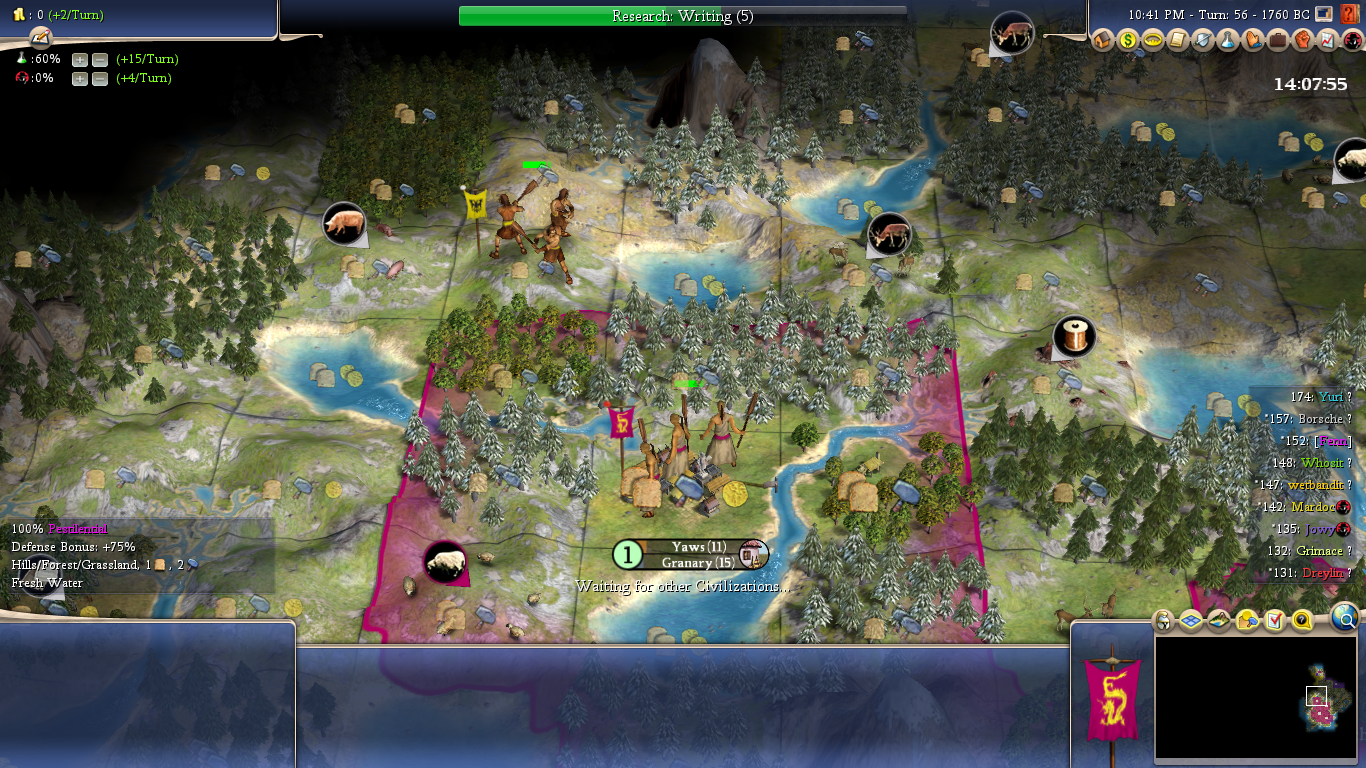The width and height of the screenshot is (1366, 768).
Task: Open the Victory Conditions fist icon
Action: (1303, 41)
